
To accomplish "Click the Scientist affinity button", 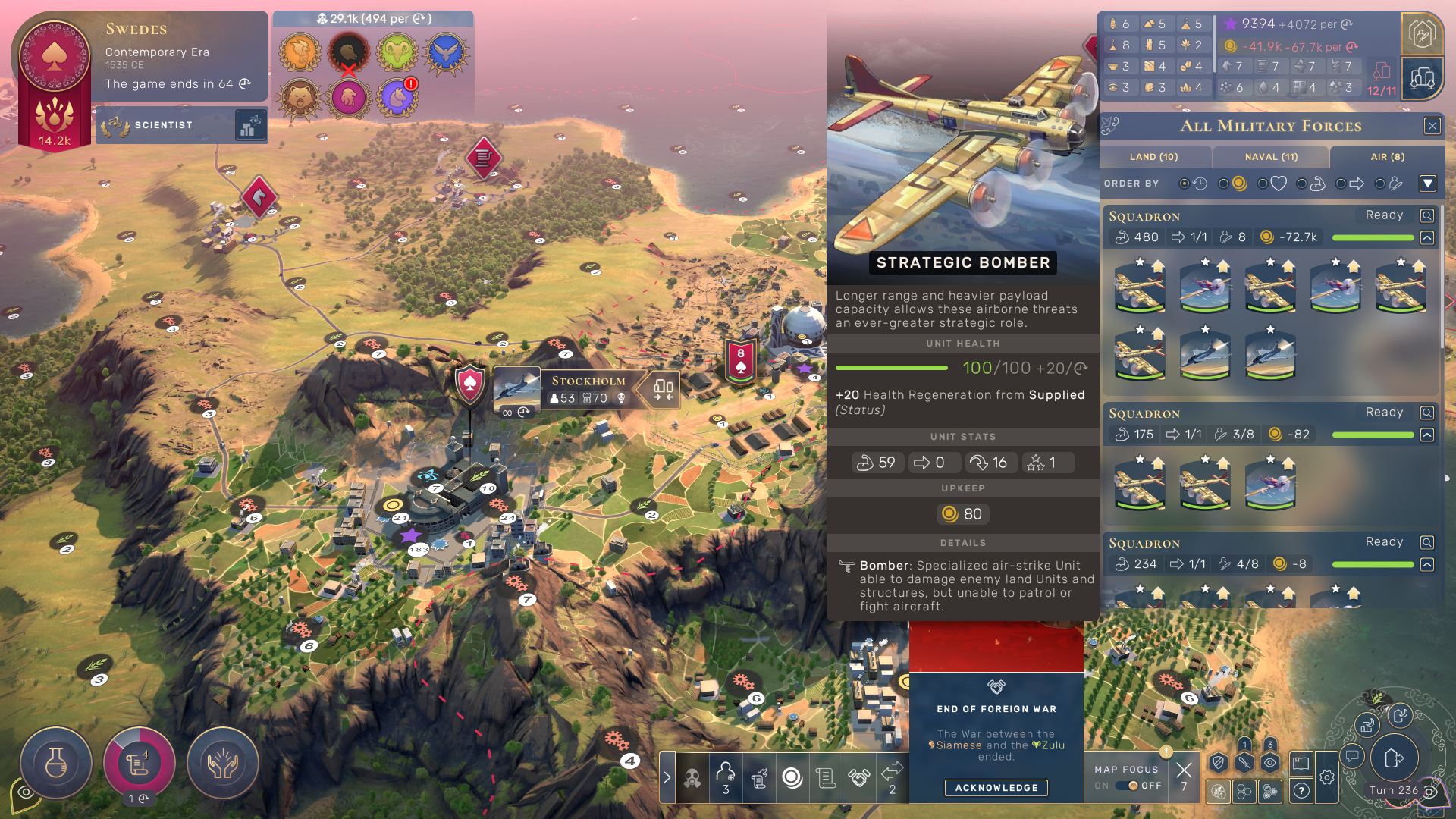I will pyautogui.click(x=164, y=125).
